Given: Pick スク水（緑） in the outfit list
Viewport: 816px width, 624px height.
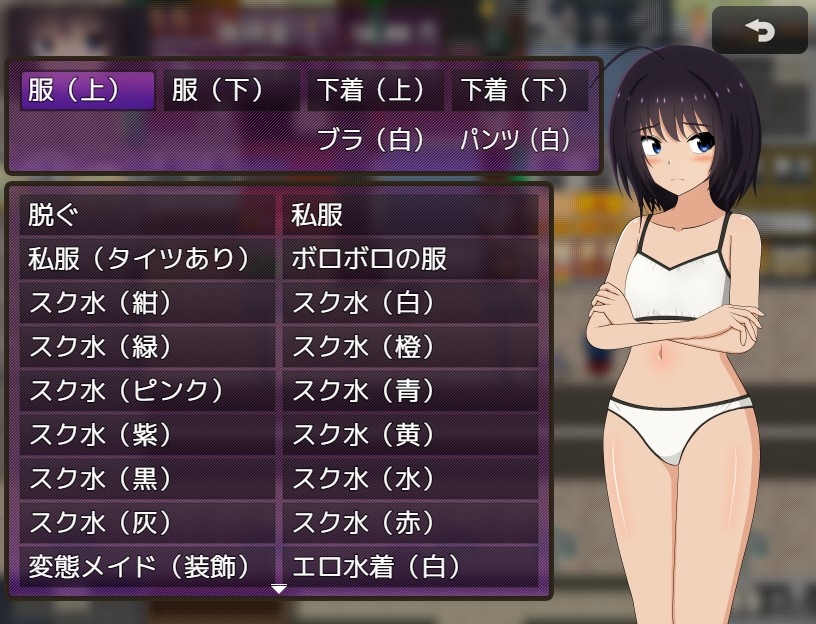Looking at the screenshot, I should click(147, 347).
